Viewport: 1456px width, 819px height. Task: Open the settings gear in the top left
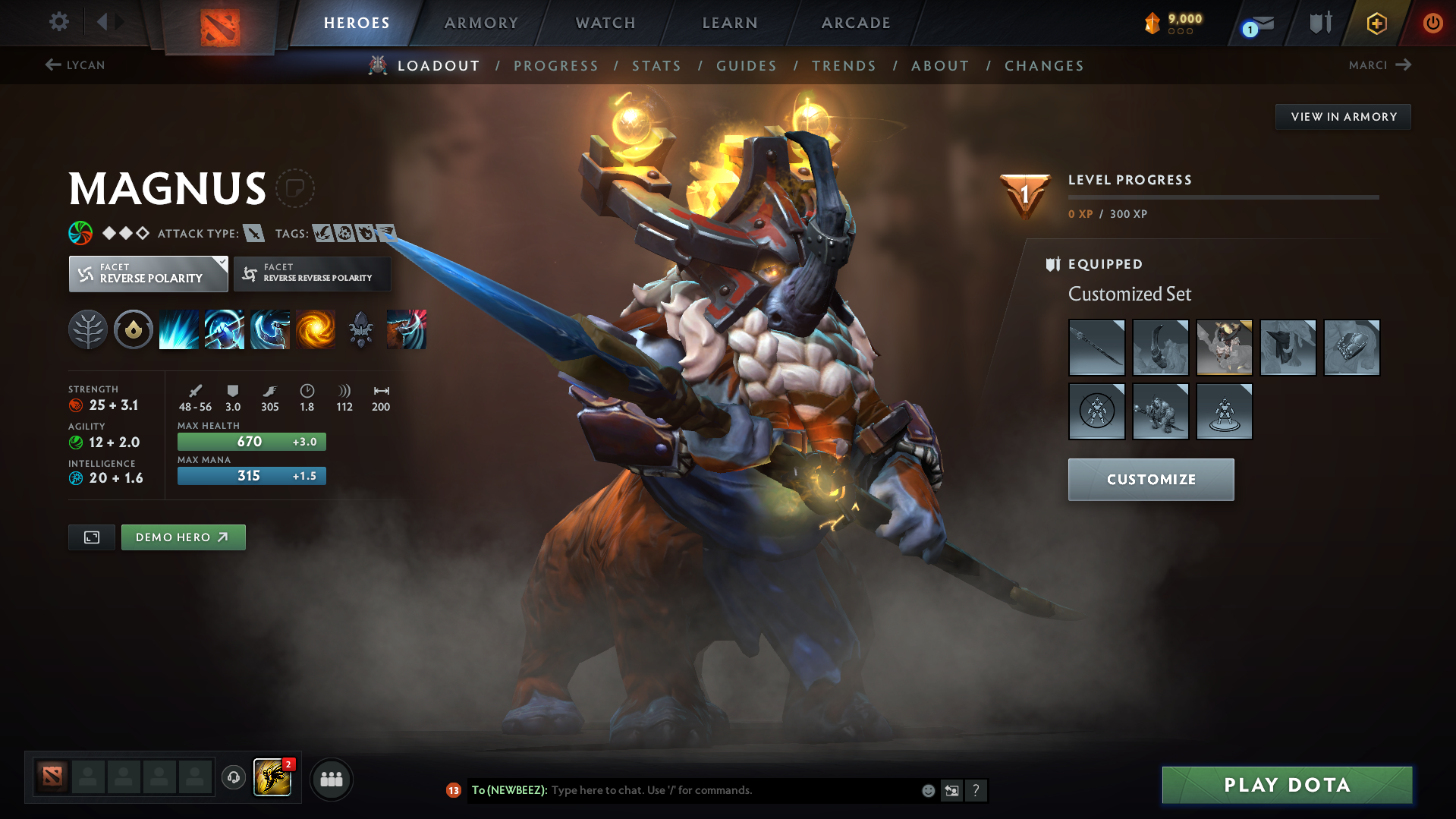58,23
